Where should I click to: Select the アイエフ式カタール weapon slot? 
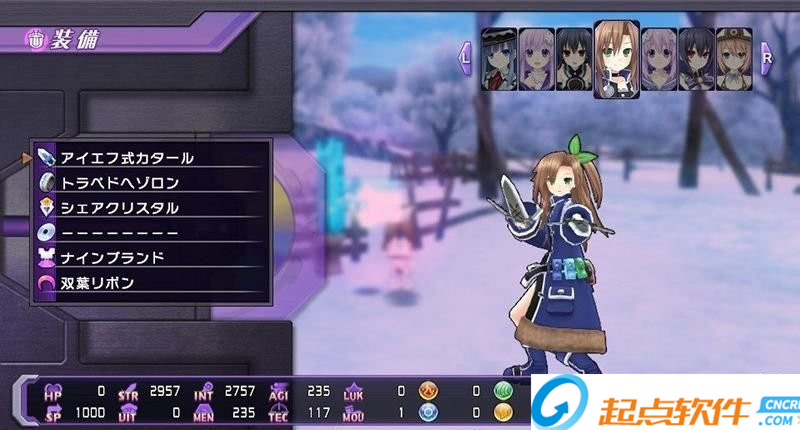(x=150, y=158)
